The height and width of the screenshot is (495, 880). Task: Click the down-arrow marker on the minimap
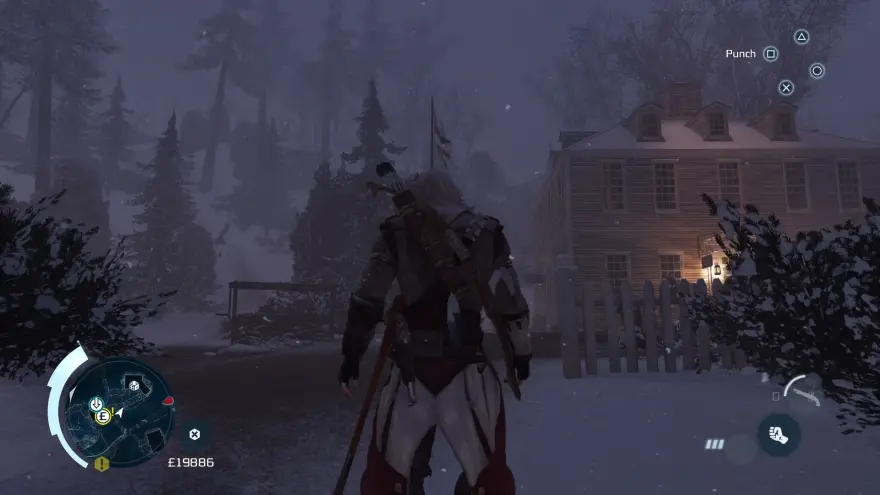tap(96, 403)
